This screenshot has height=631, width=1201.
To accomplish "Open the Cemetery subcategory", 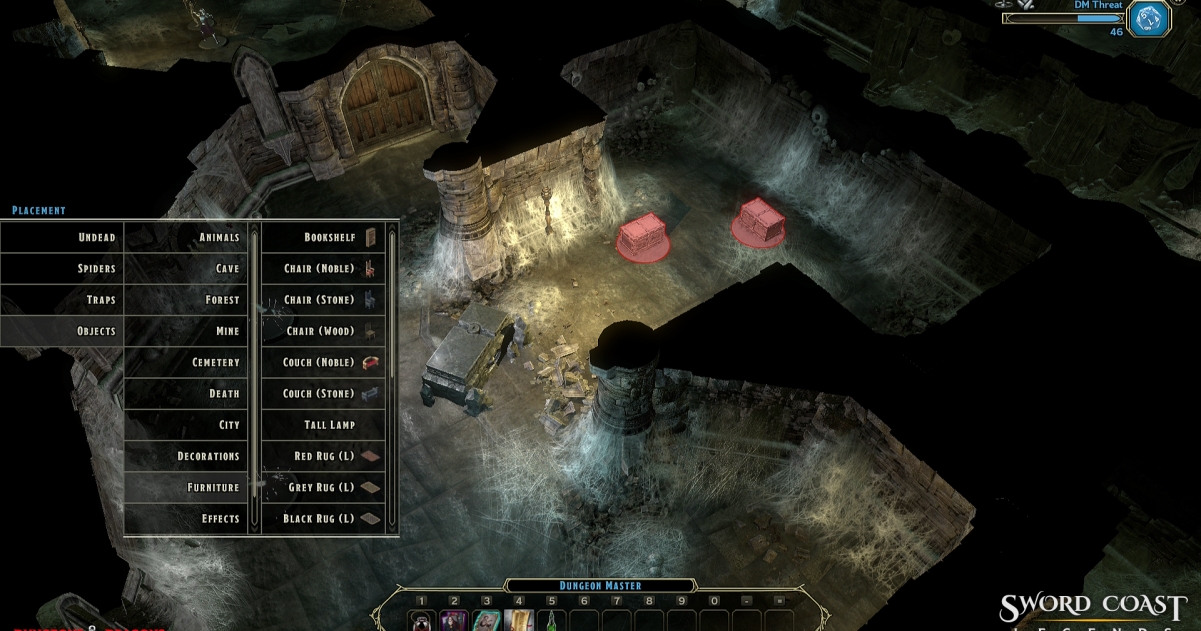I will (x=187, y=362).
